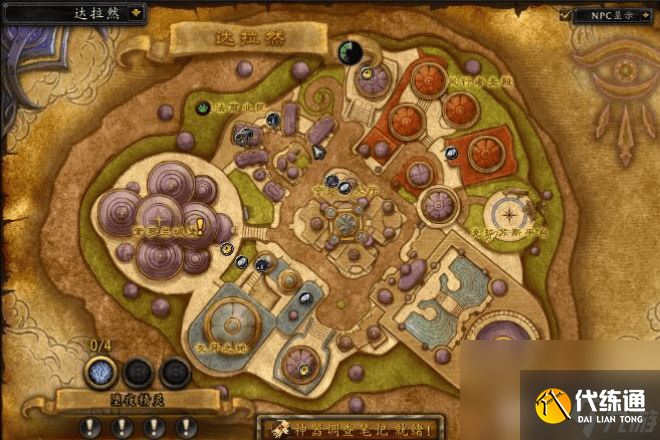The width and height of the screenshot is (660, 440).
Task: Click the dark orb marker above the map
Action: 350,52
